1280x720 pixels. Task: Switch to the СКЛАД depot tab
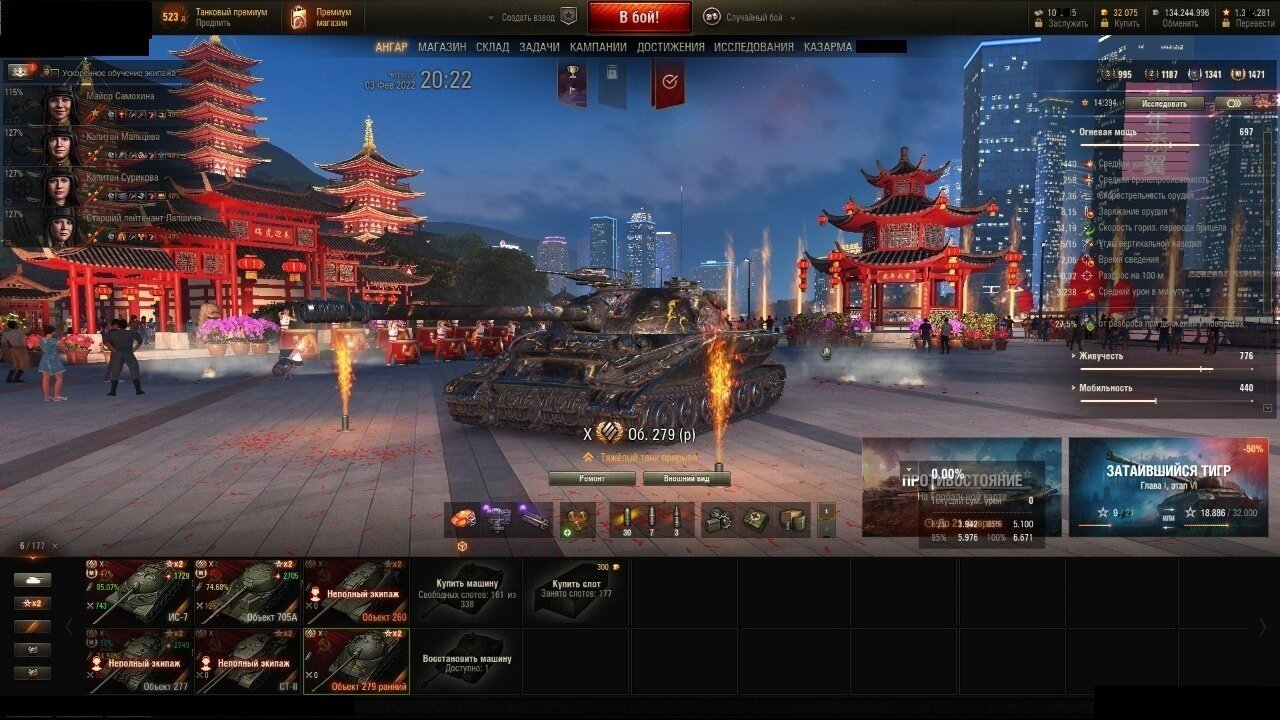(492, 47)
